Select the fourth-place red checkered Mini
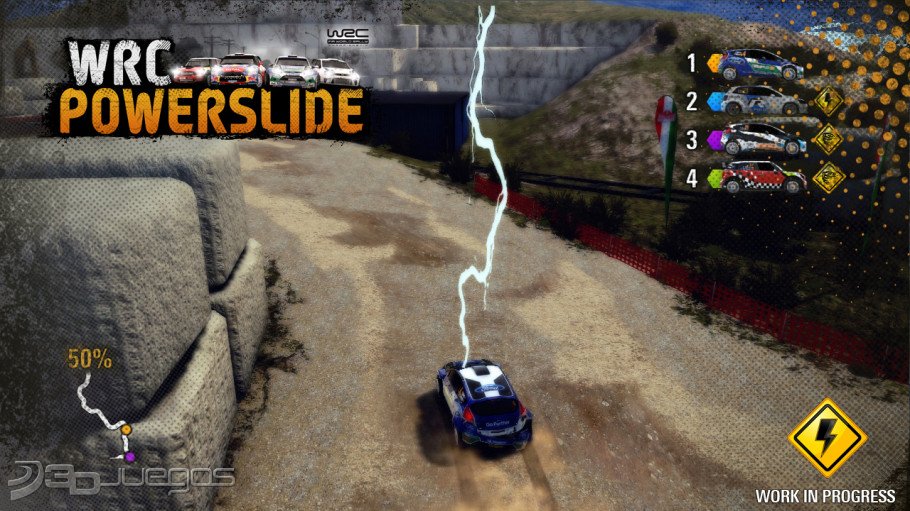The width and height of the screenshot is (910, 511). tap(763, 177)
